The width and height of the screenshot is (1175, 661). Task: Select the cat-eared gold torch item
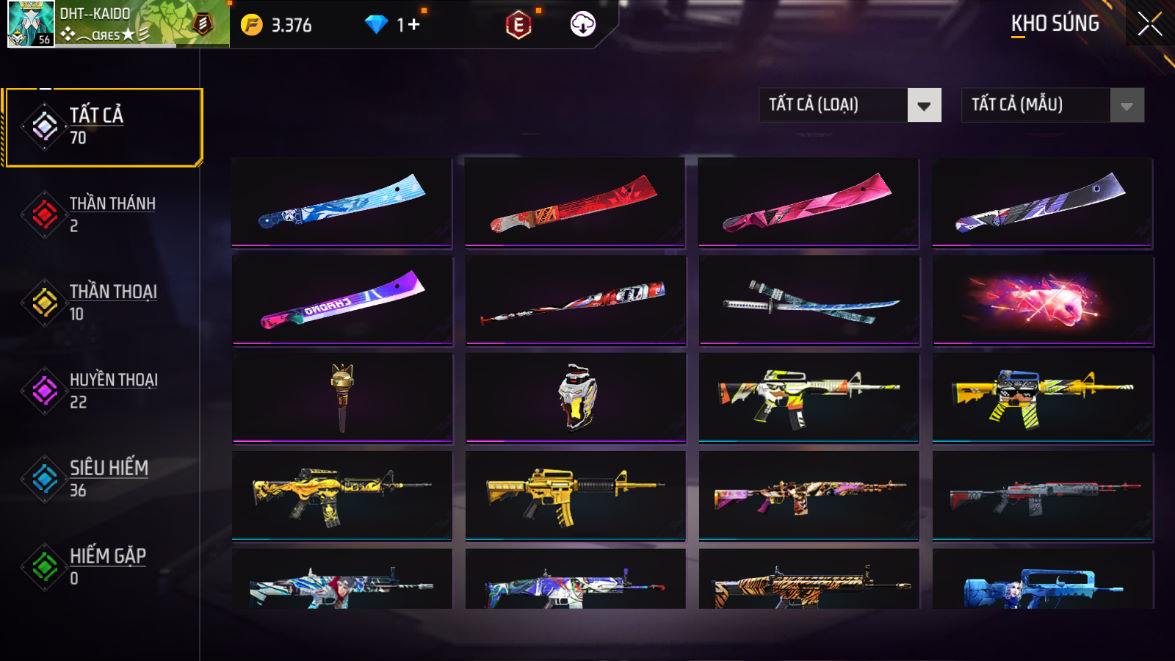[x=341, y=397]
